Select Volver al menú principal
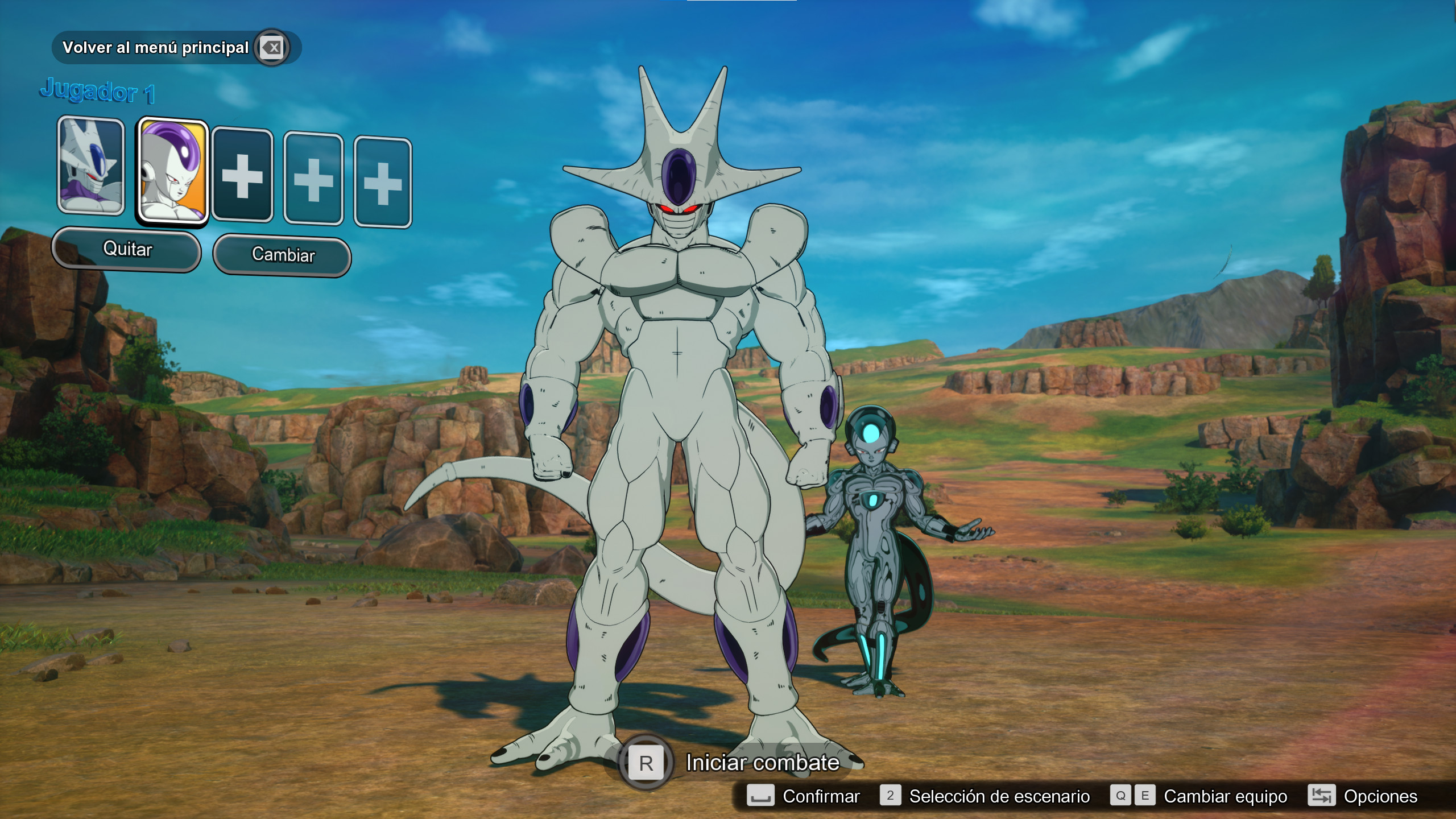This screenshot has width=1456, height=819. [155, 48]
